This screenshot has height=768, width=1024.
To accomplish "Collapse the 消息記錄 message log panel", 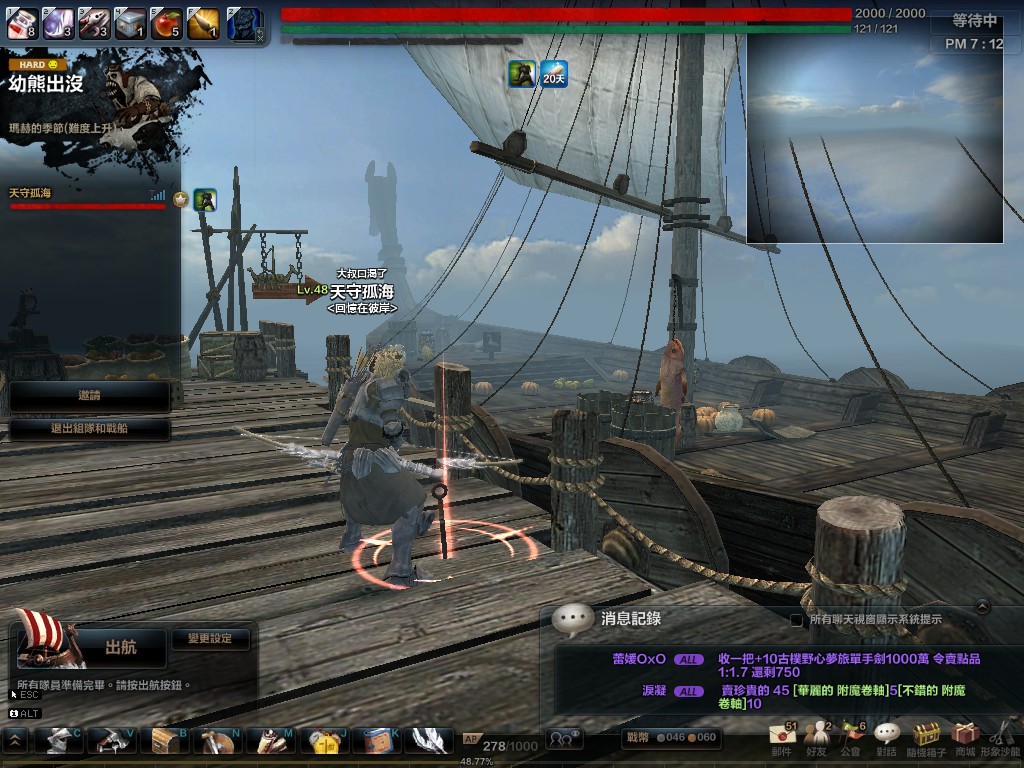I will point(983,605).
